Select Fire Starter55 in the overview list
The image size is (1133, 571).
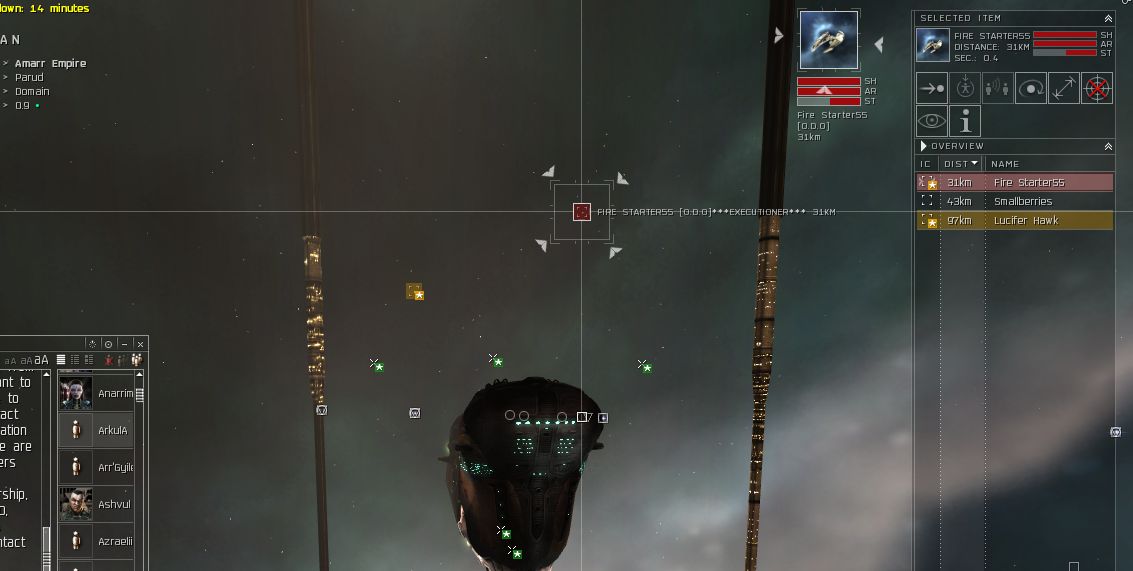(1028, 183)
